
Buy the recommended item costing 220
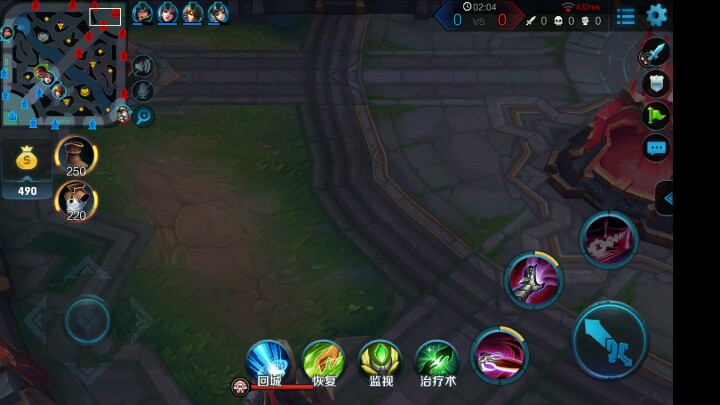click(x=76, y=200)
